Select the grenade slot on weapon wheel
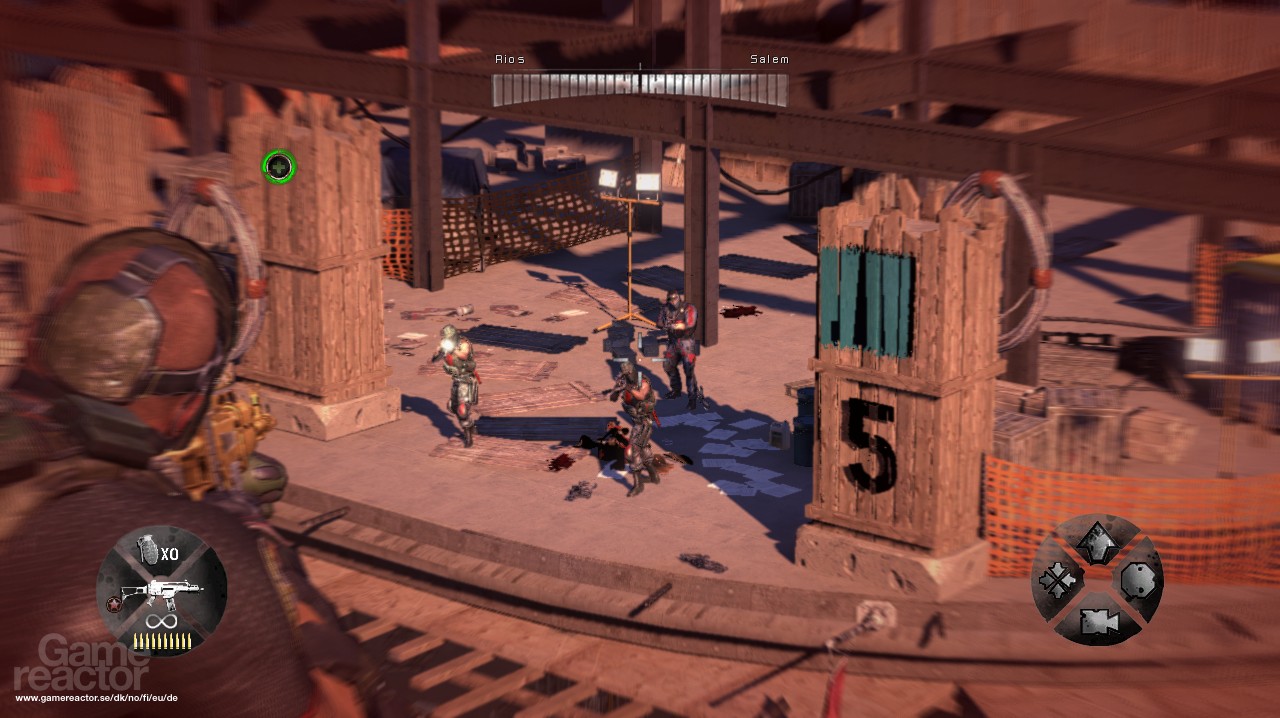 (x=148, y=551)
